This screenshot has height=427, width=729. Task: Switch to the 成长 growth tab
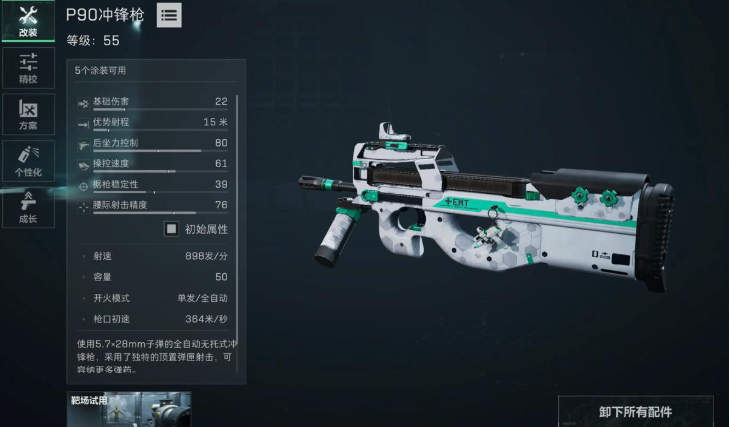(27, 206)
